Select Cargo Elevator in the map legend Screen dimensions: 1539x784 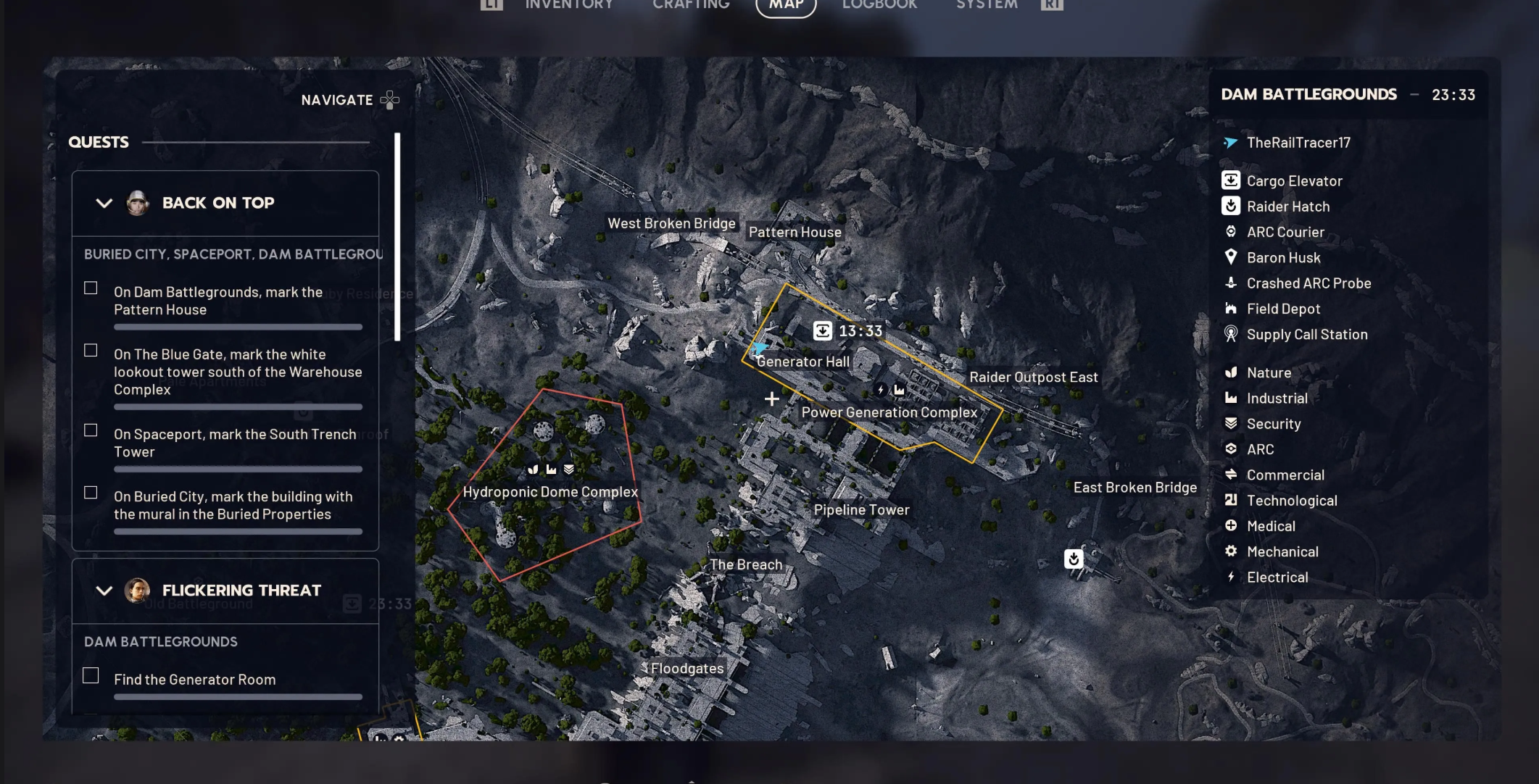(x=1294, y=181)
